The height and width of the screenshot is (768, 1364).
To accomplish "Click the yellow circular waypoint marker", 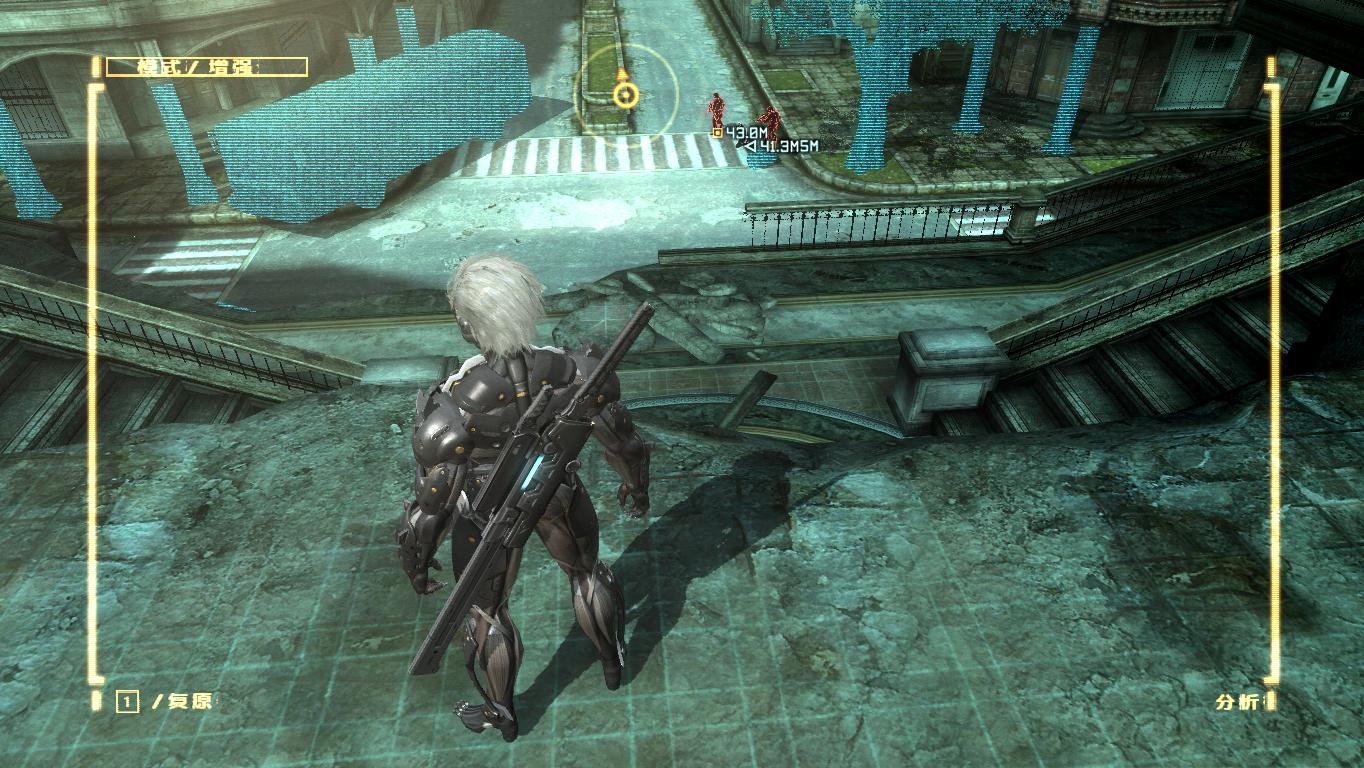I will (624, 93).
